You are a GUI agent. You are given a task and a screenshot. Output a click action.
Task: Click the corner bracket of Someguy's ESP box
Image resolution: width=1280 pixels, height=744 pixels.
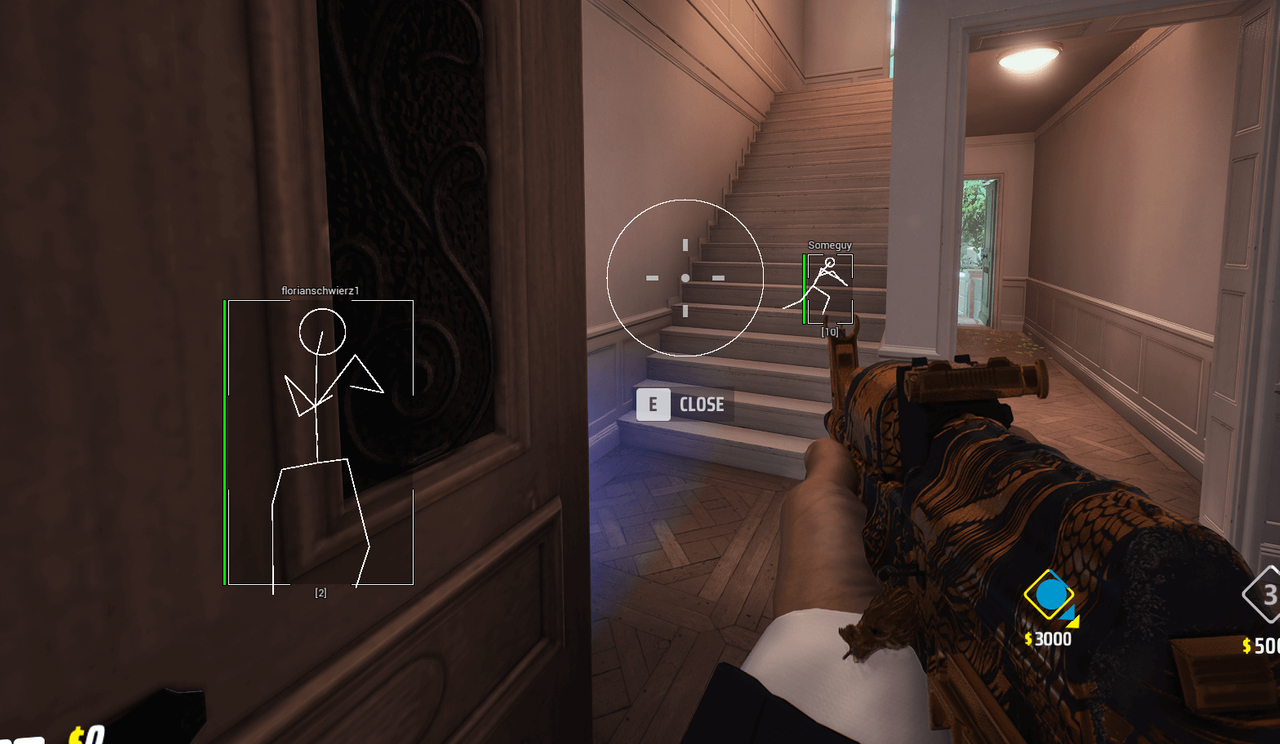(811, 255)
